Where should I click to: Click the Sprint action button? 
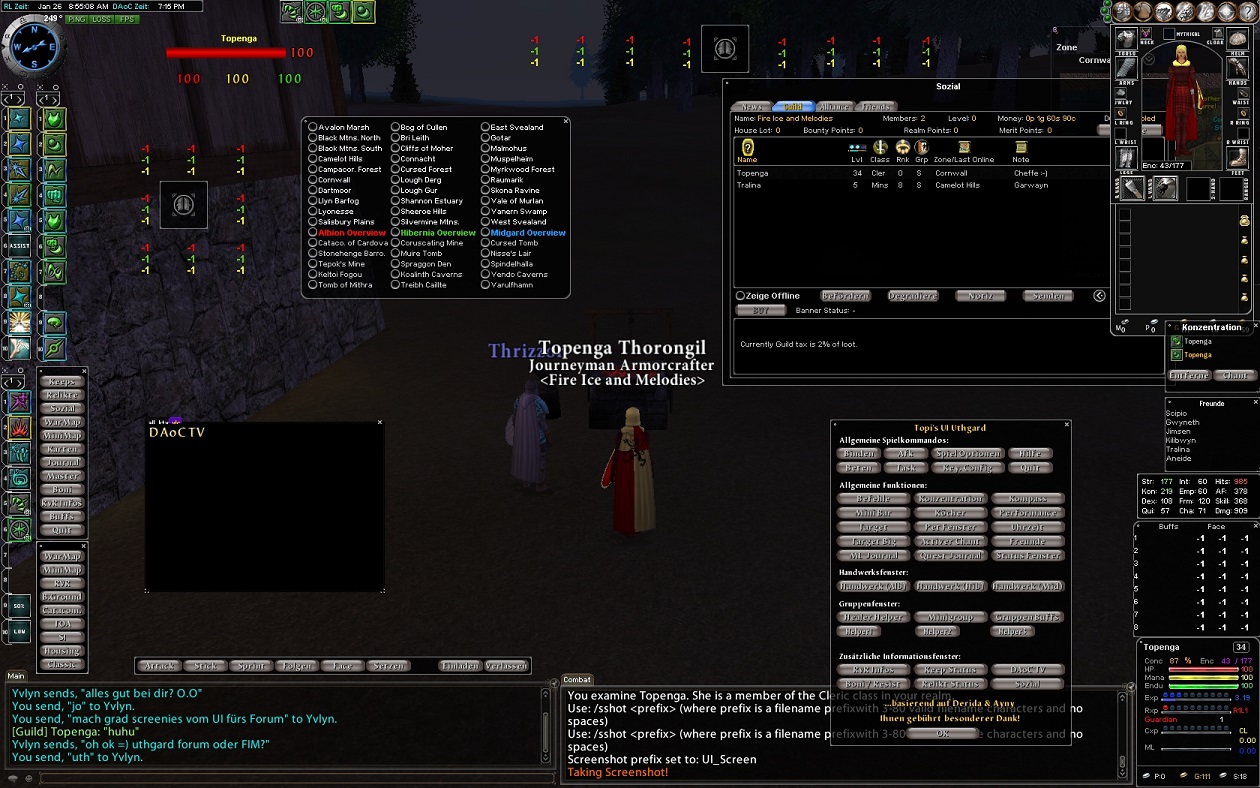tap(250, 666)
